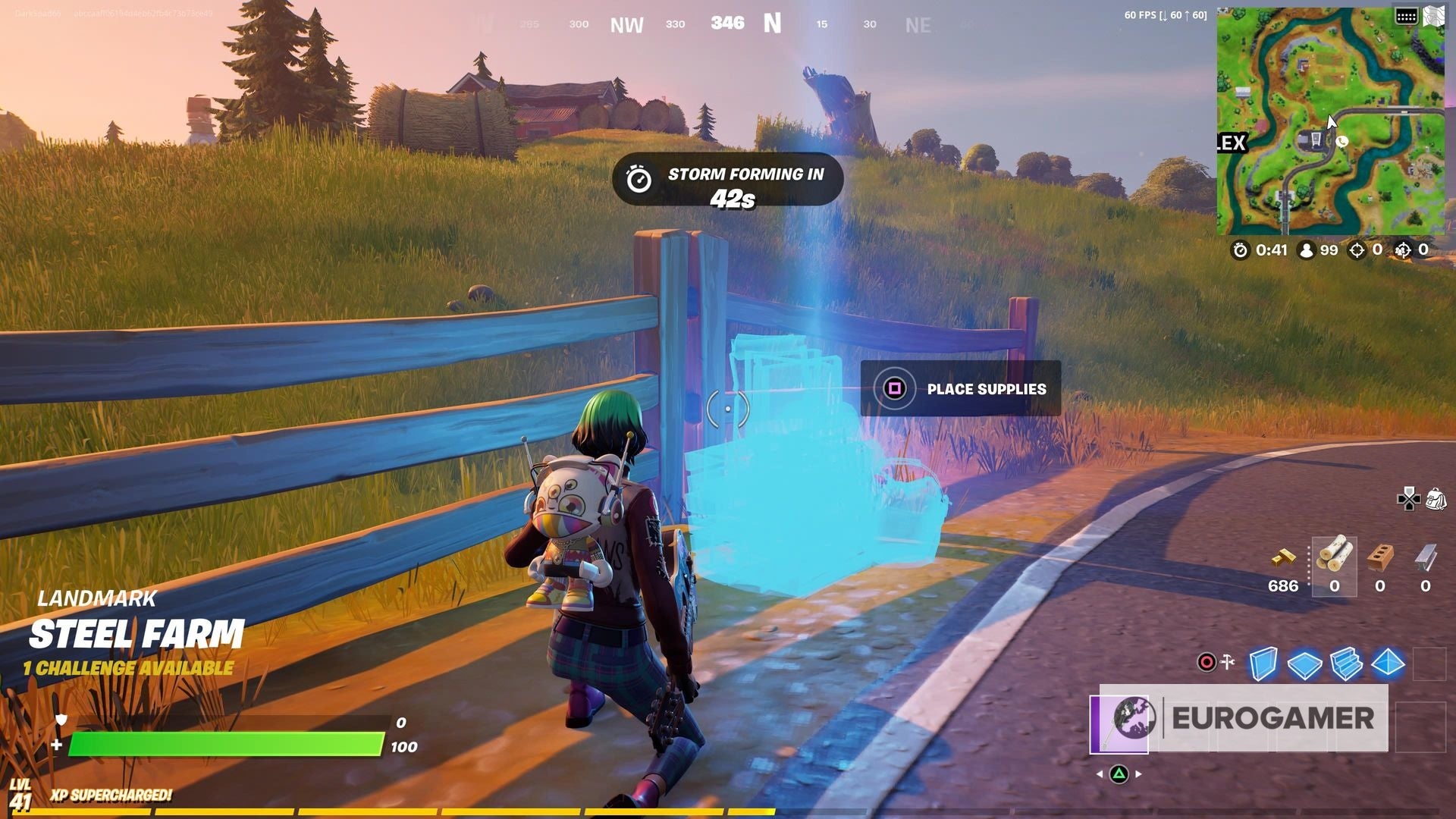Toggle the stairs build piece

click(x=1347, y=664)
